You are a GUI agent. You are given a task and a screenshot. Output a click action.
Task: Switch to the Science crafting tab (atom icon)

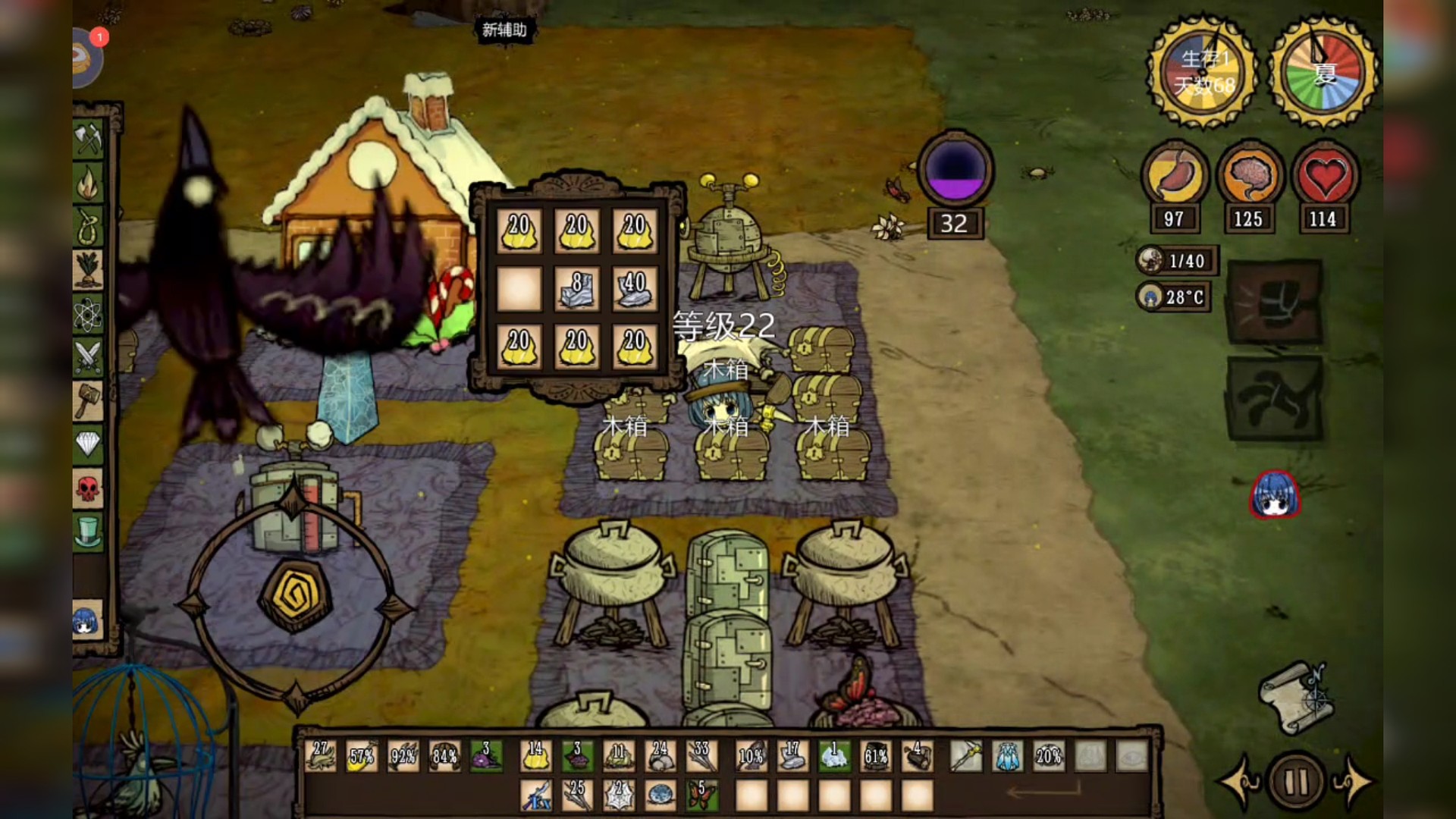pyautogui.click(x=88, y=313)
